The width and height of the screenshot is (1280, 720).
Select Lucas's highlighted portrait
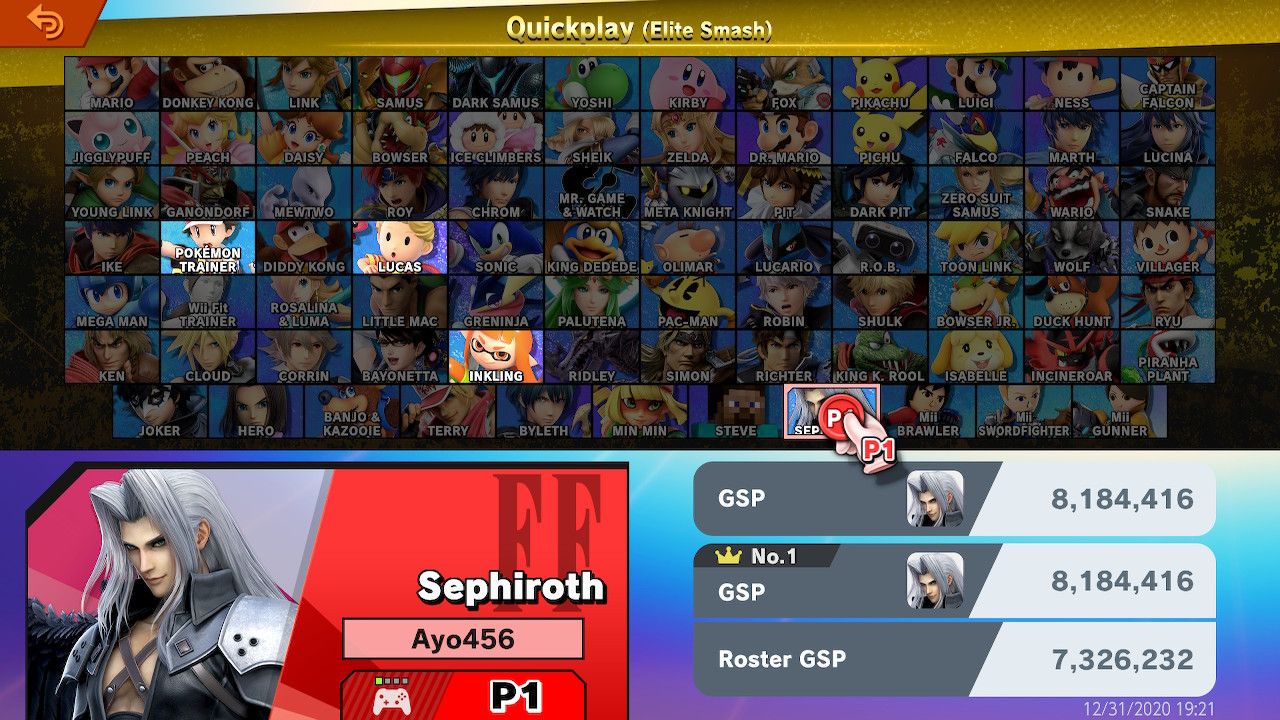[x=400, y=250]
